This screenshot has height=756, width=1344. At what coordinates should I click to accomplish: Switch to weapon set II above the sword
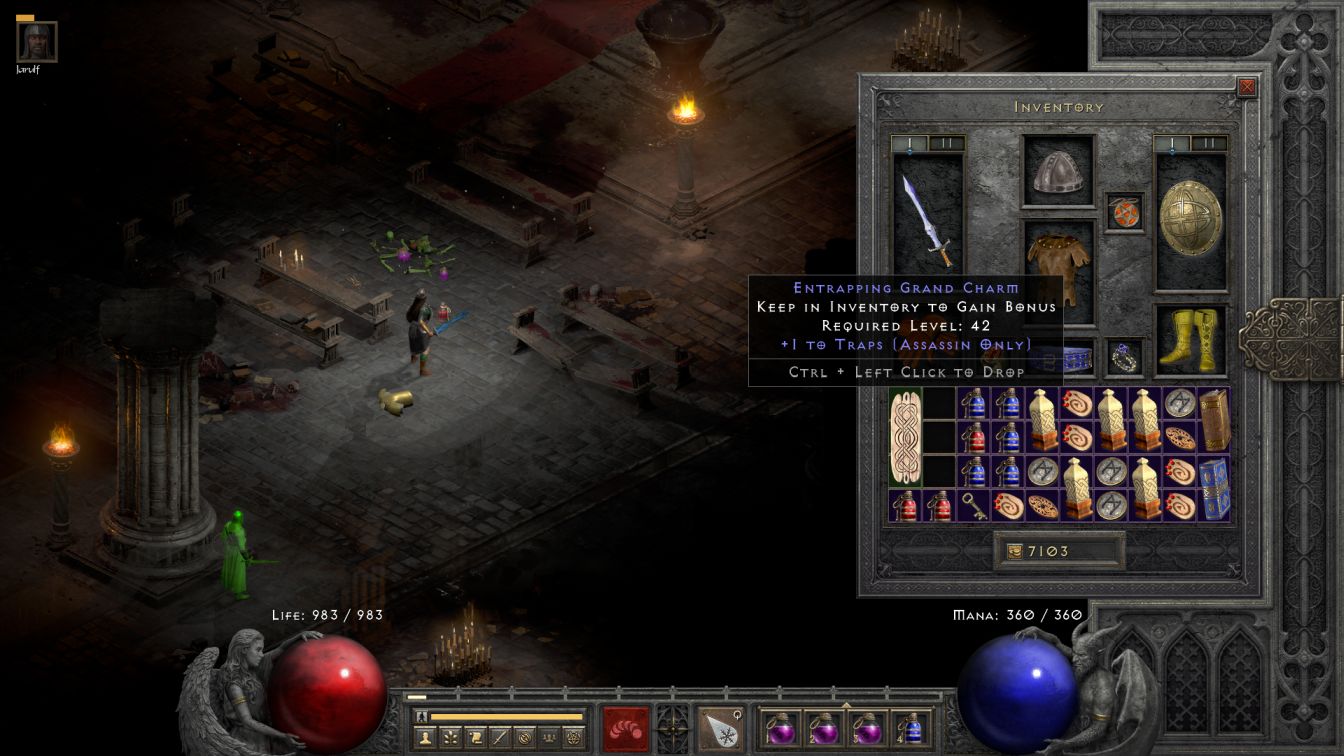pyautogui.click(x=946, y=144)
